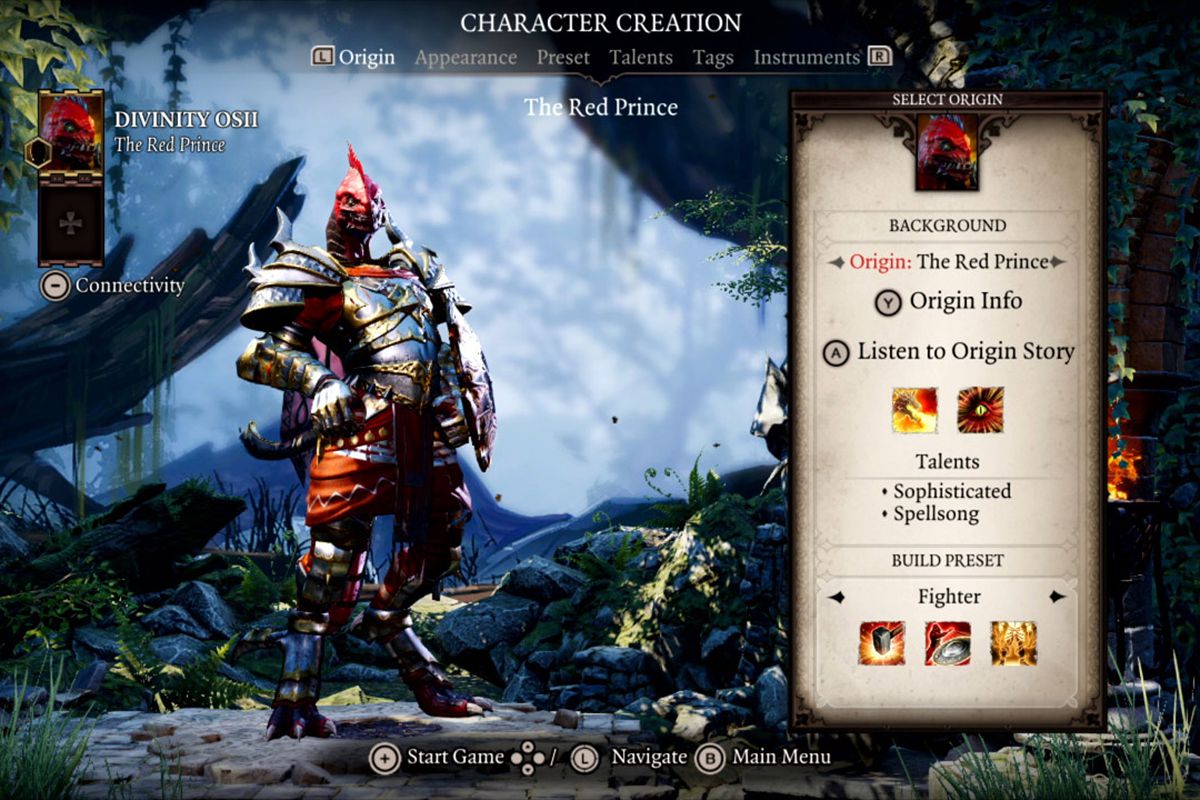Viewport: 1200px width, 800px height.
Task: Switch to the previous build preset
Action: click(x=836, y=597)
